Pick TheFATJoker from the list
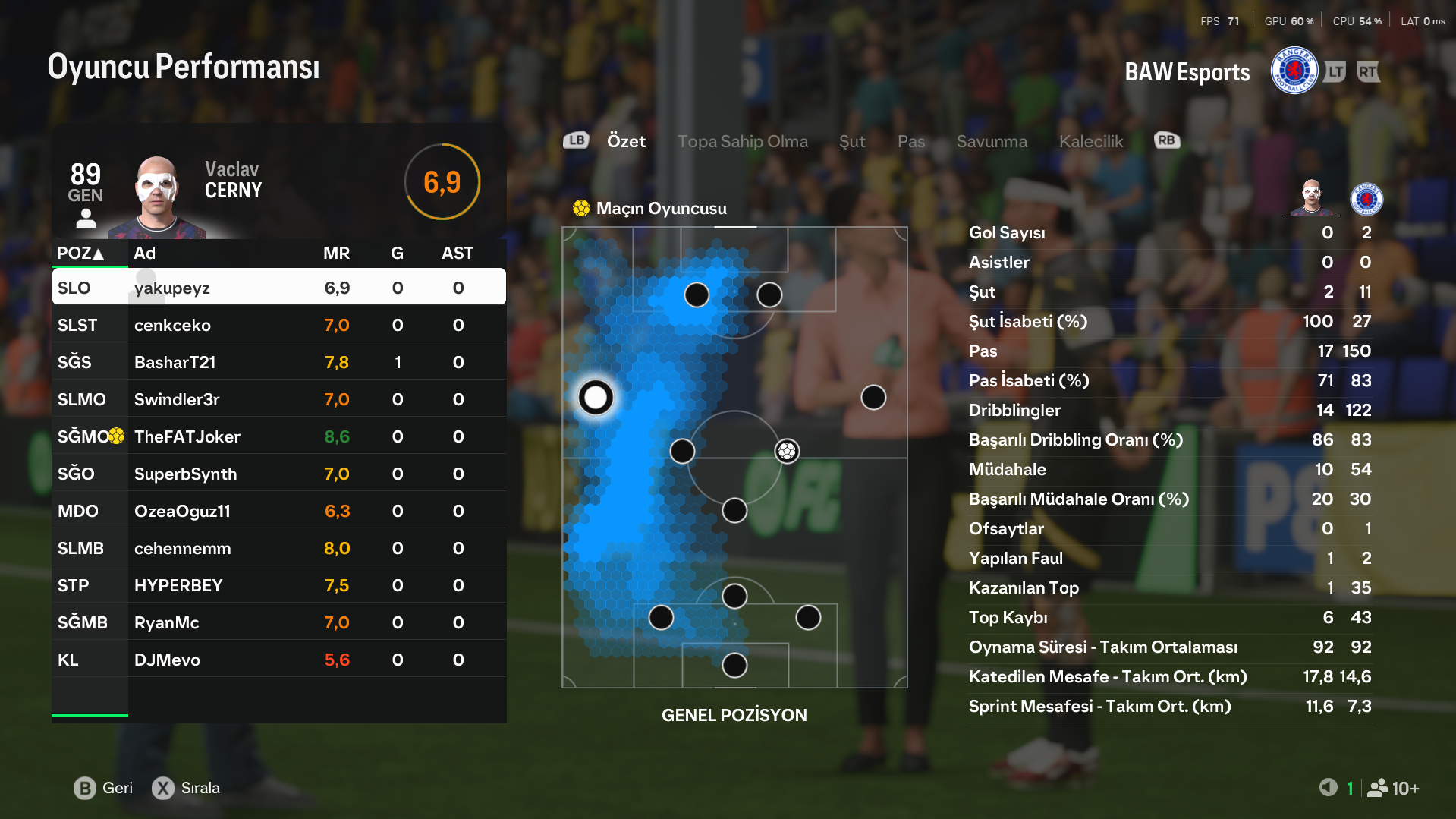Viewport: 1456px width, 819px height. pyautogui.click(x=278, y=436)
